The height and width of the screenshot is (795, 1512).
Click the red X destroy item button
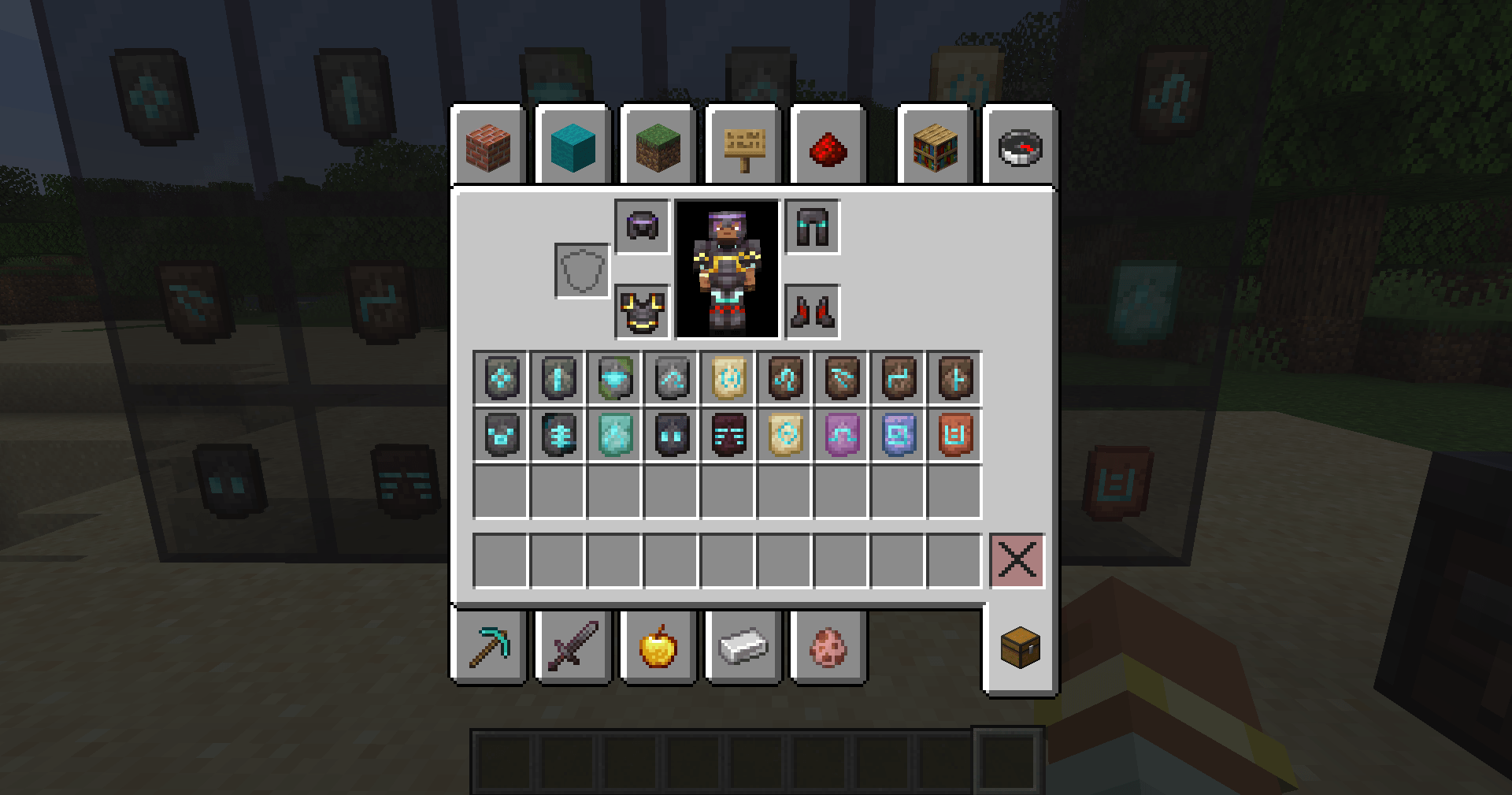click(x=1017, y=561)
